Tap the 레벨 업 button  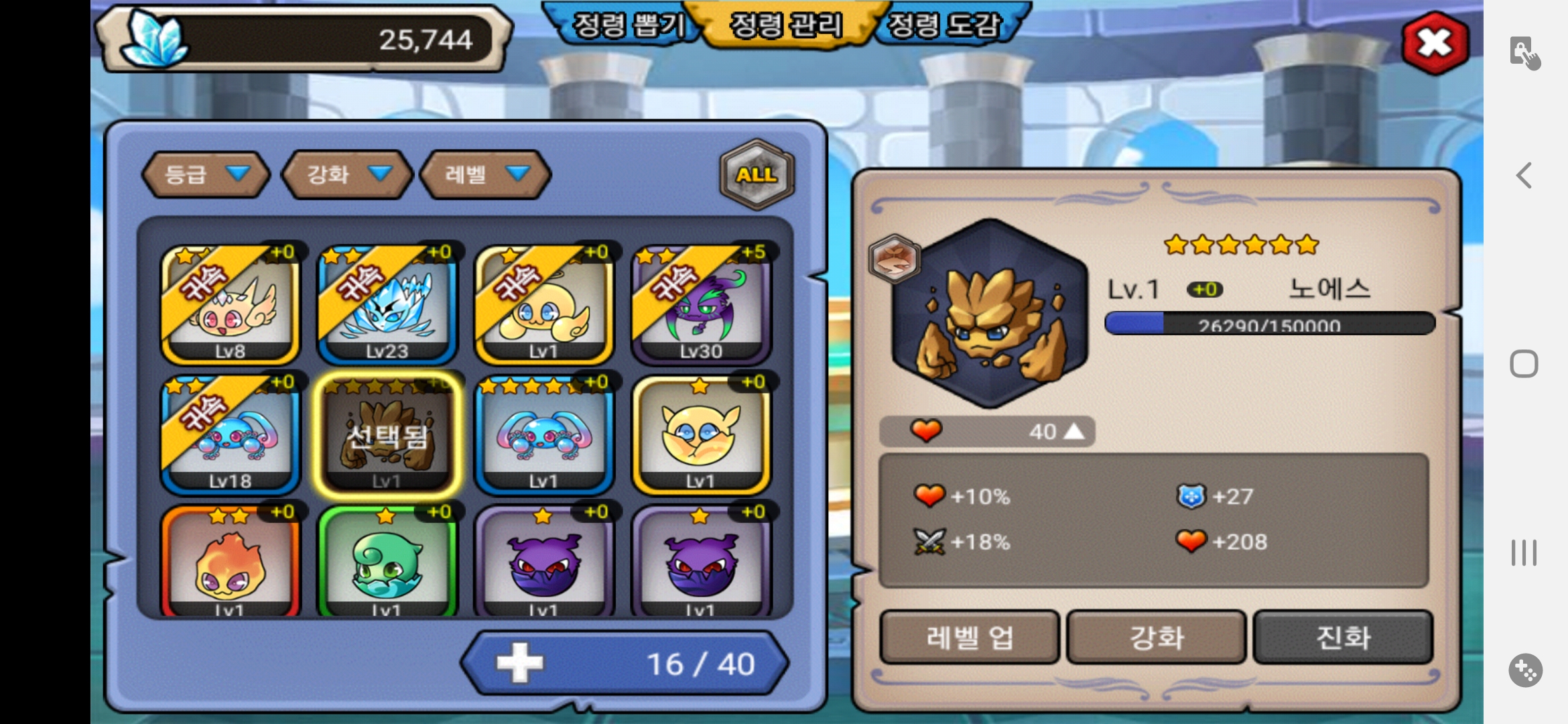pos(969,637)
